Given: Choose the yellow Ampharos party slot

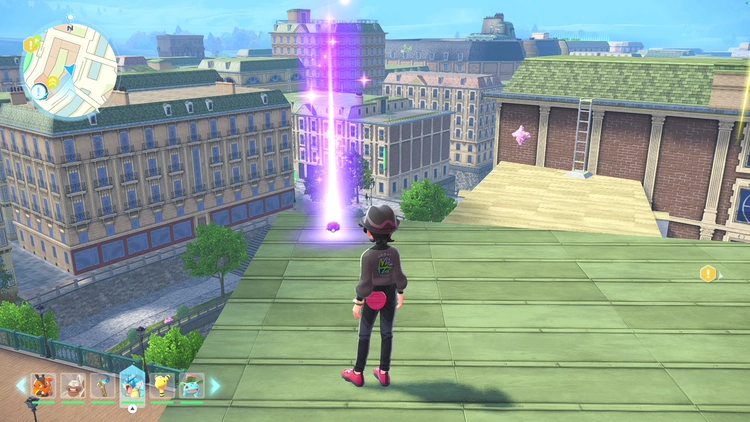Looking at the screenshot, I should pyautogui.click(x=162, y=385).
